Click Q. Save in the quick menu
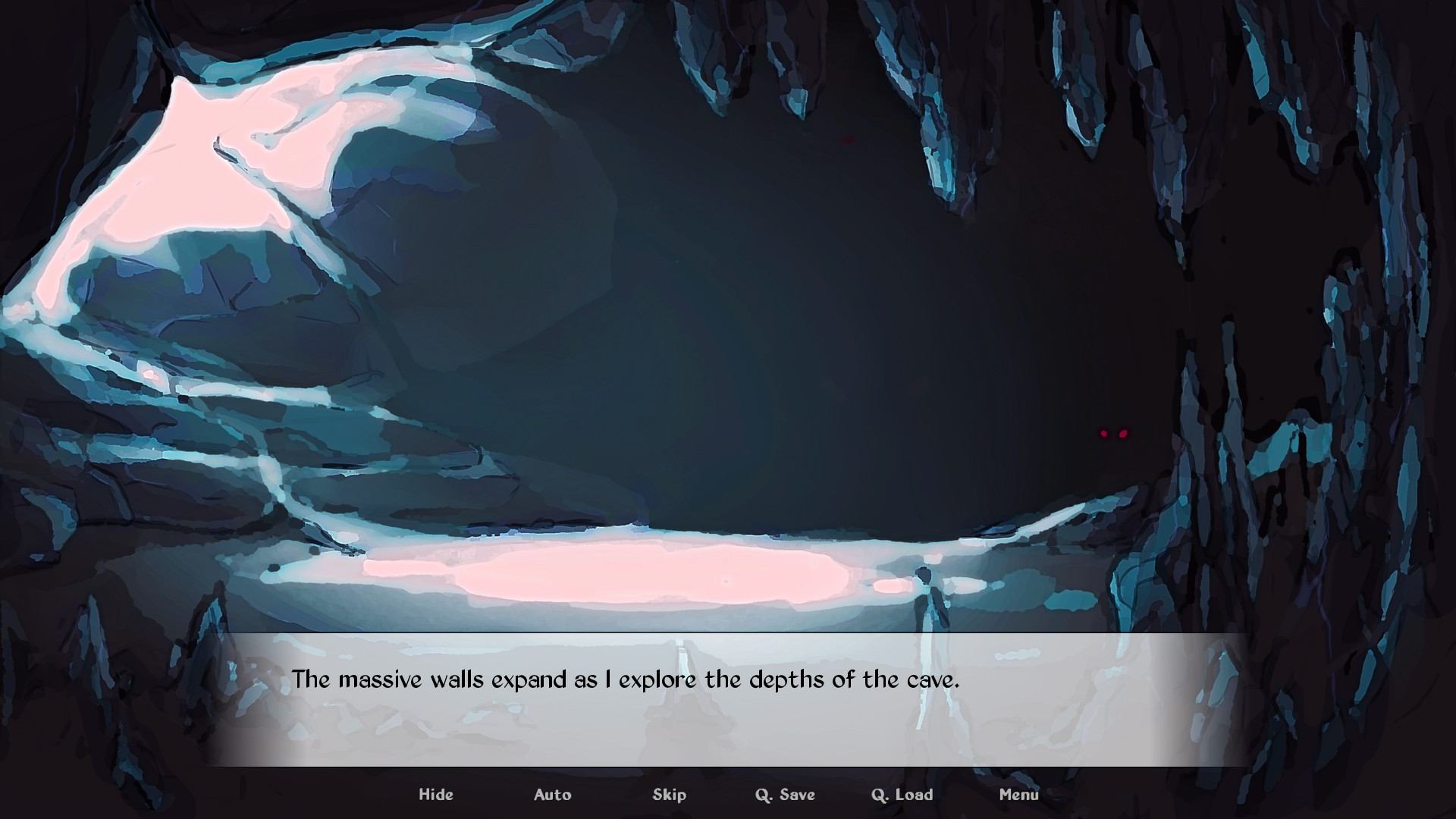 pos(785,794)
